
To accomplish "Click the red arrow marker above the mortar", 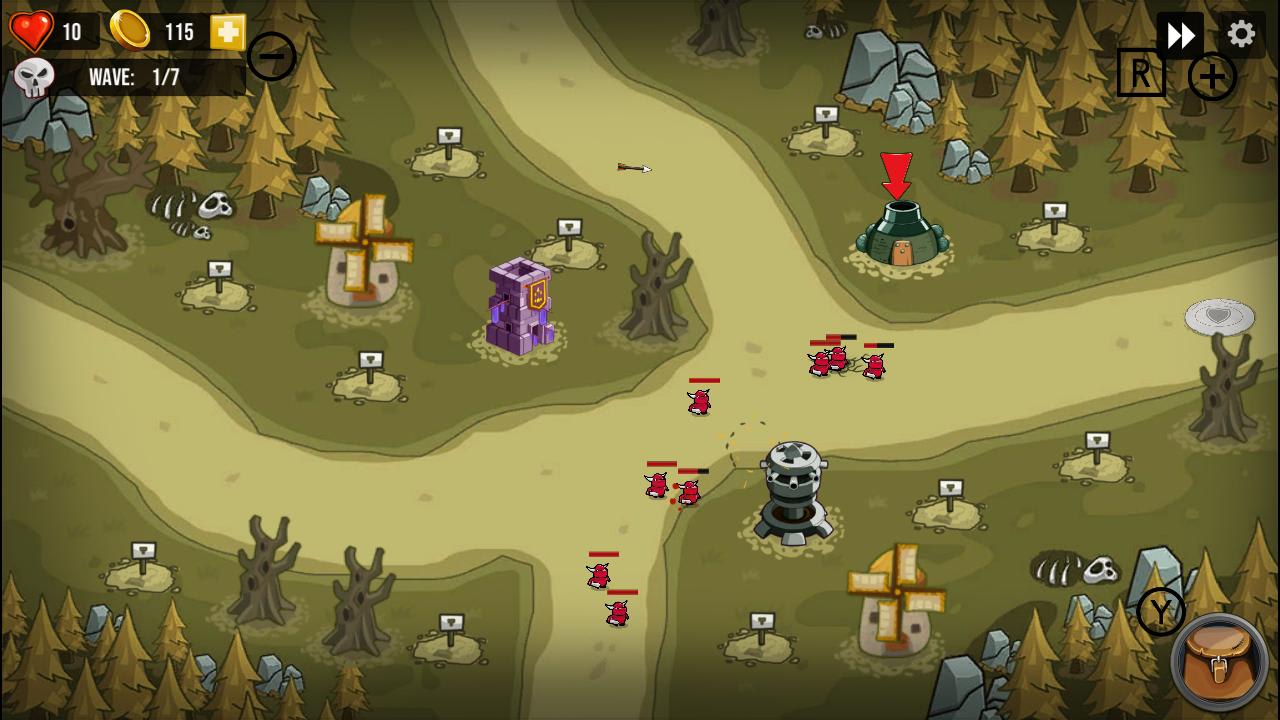I will click(x=897, y=175).
